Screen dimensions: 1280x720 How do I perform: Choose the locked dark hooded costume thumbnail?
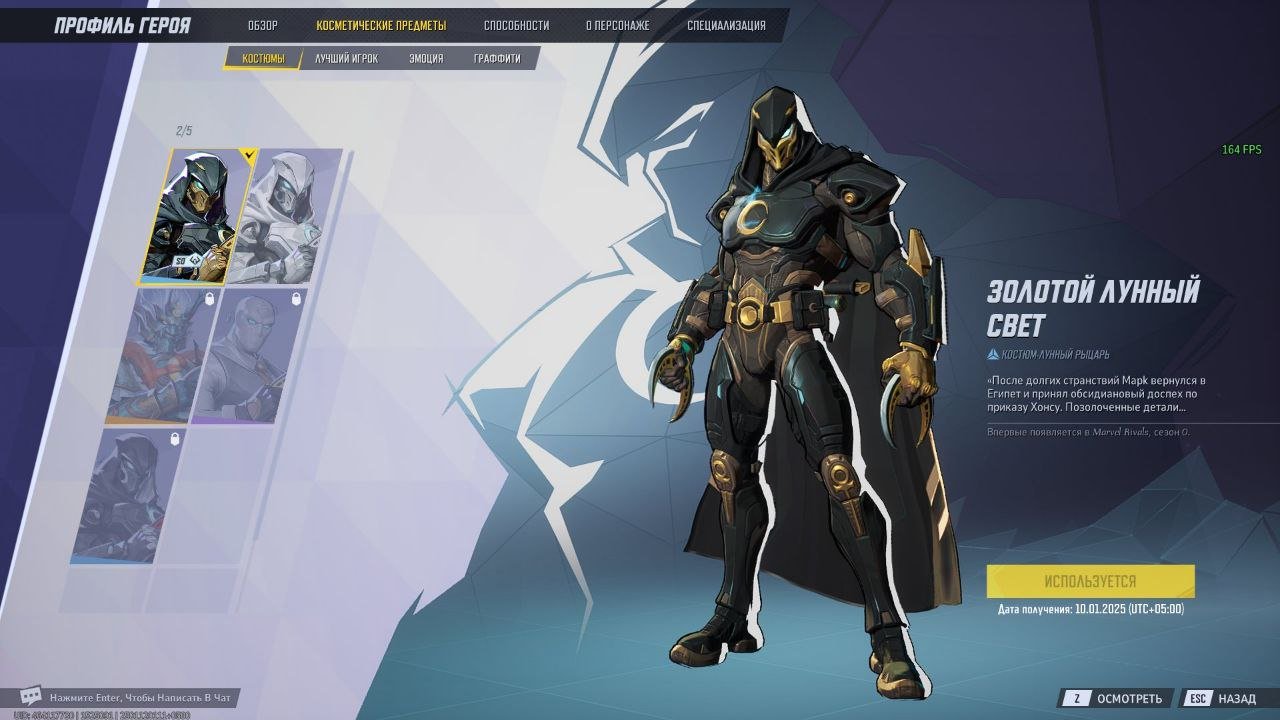click(x=130, y=495)
